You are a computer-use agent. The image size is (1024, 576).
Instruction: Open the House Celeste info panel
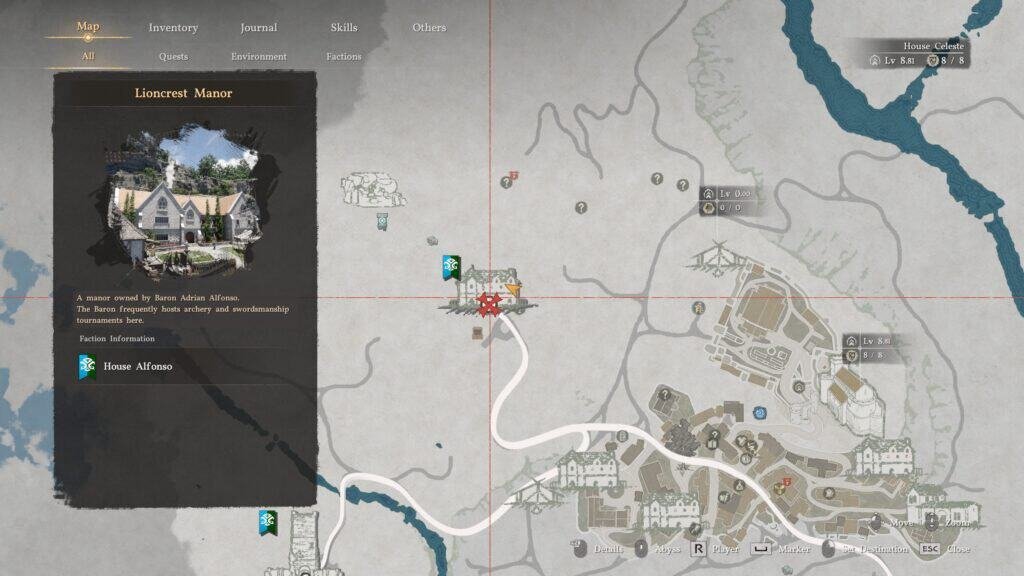[920, 54]
